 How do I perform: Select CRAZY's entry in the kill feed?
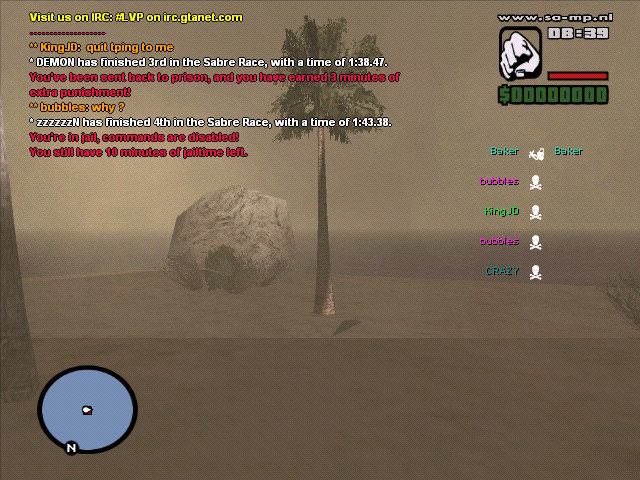click(x=513, y=271)
